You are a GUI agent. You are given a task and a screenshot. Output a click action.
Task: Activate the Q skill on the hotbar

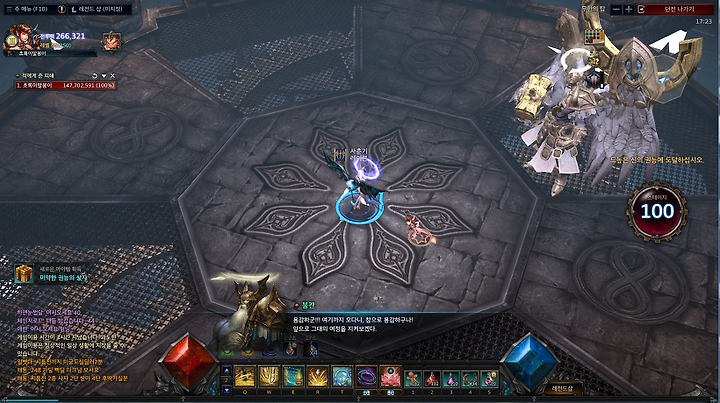(245, 376)
